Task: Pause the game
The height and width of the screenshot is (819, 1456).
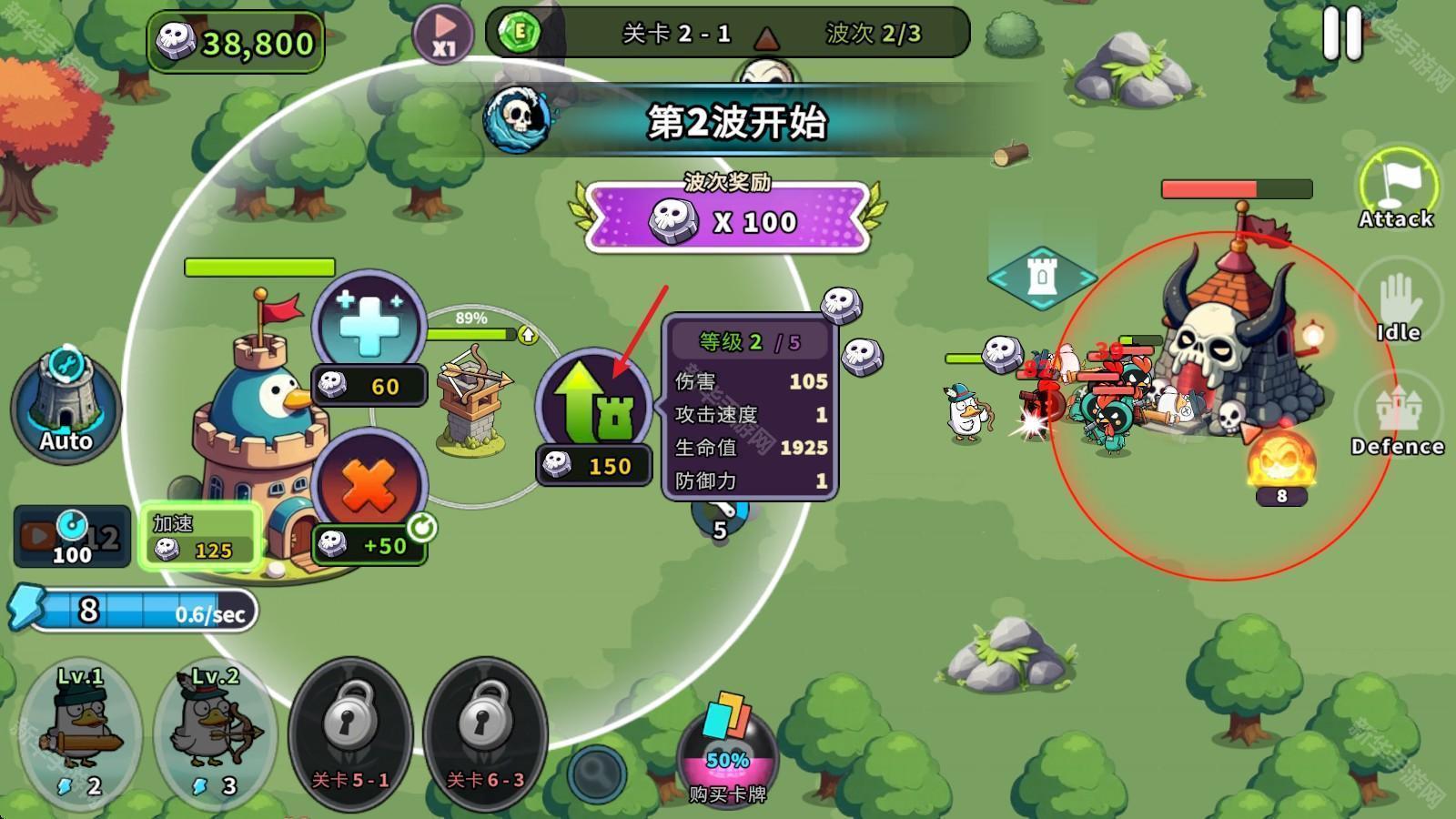Action: tap(1342, 35)
